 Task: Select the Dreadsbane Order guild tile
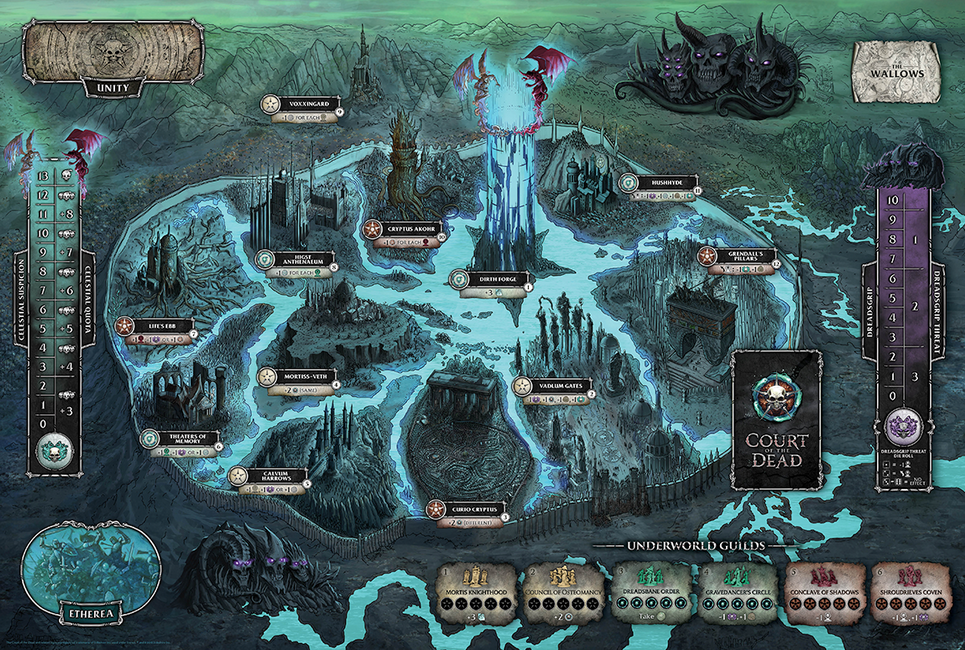pos(651,592)
